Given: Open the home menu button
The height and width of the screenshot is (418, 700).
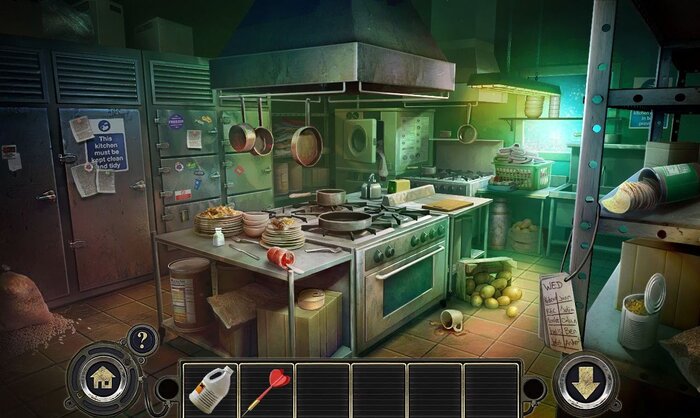Looking at the screenshot, I should pyautogui.click(x=101, y=380).
